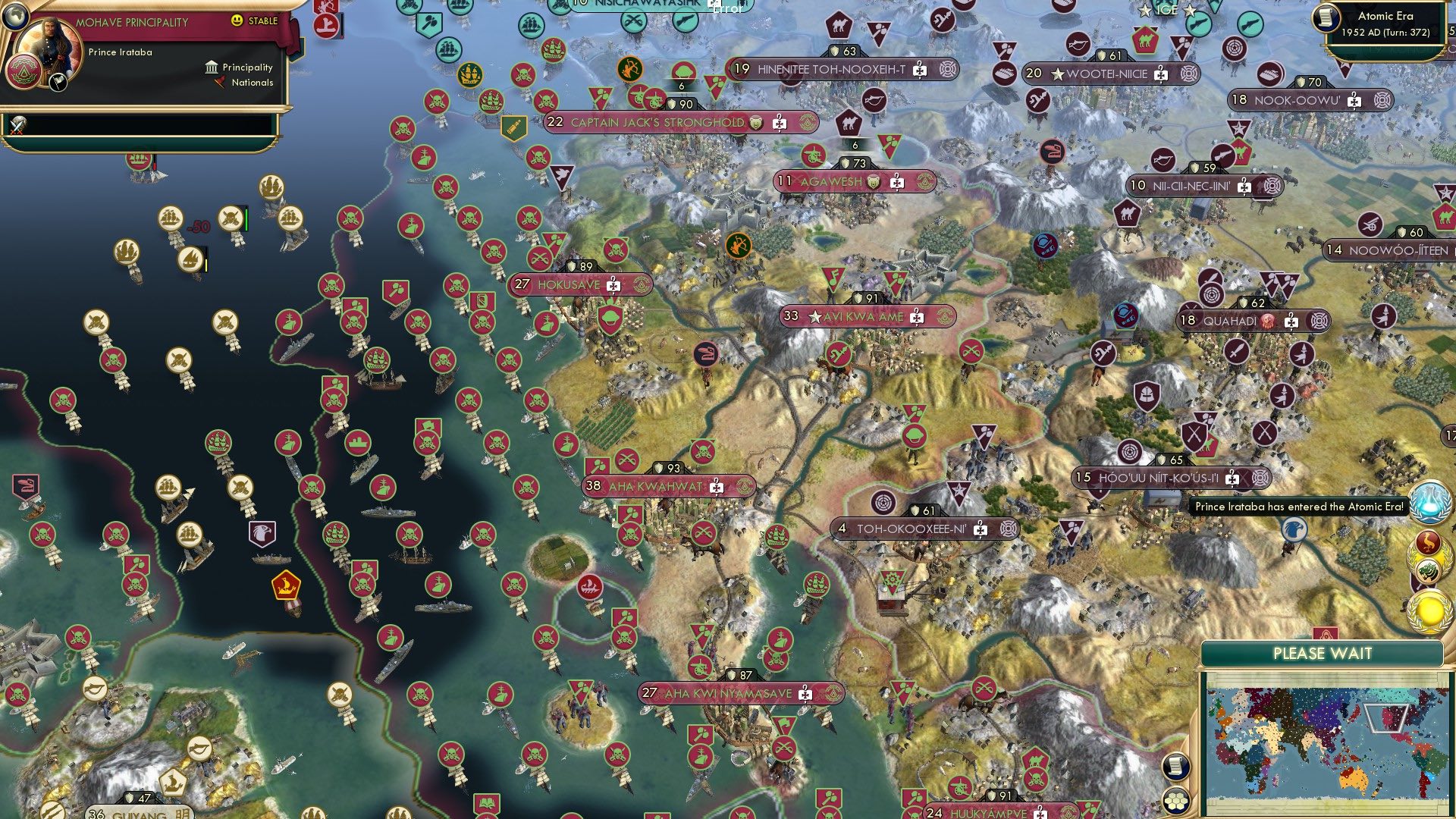Click the golden laurel notification icon on right edge
1456x819 pixels.
click(x=1429, y=610)
